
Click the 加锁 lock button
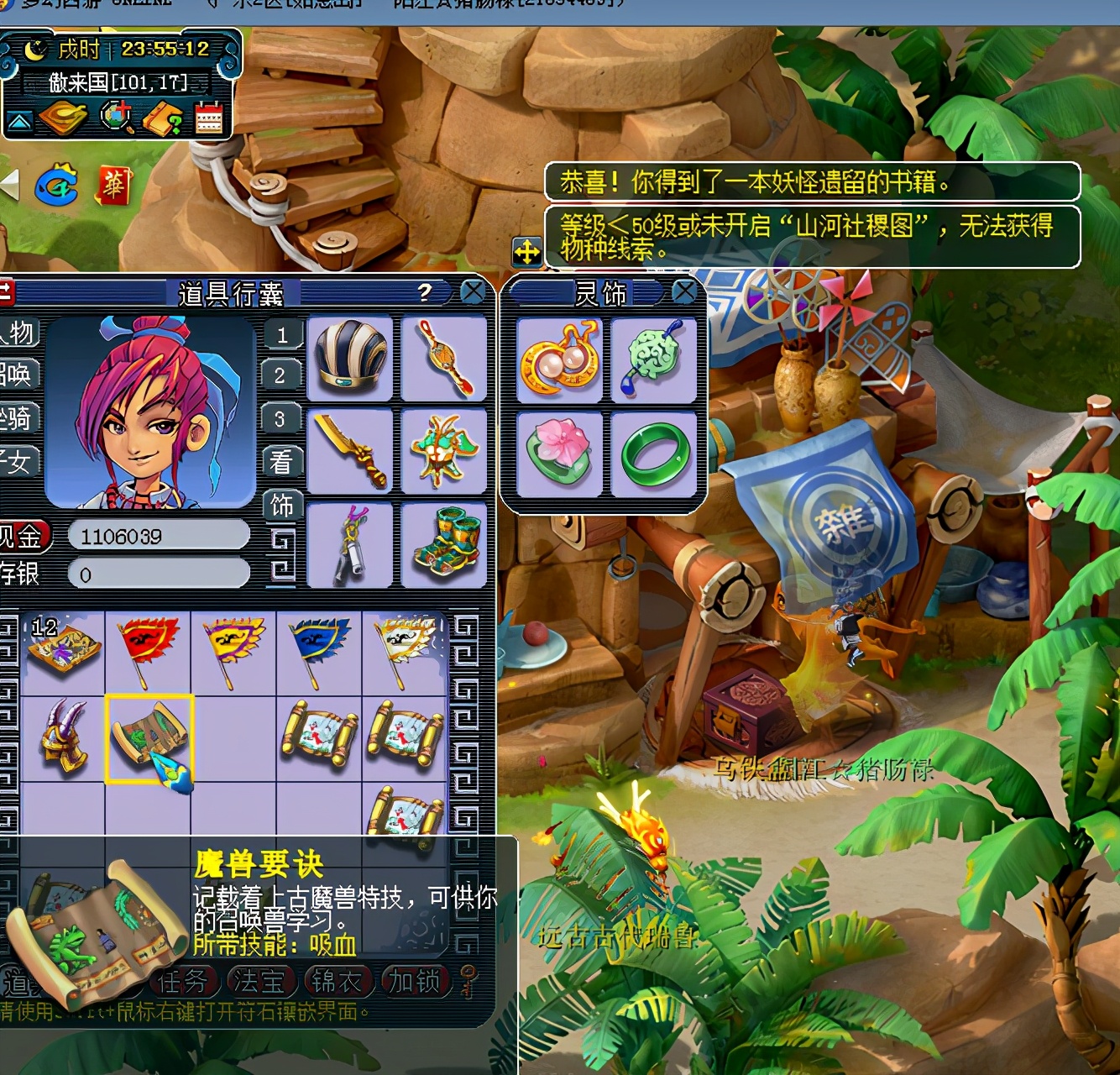click(x=415, y=981)
